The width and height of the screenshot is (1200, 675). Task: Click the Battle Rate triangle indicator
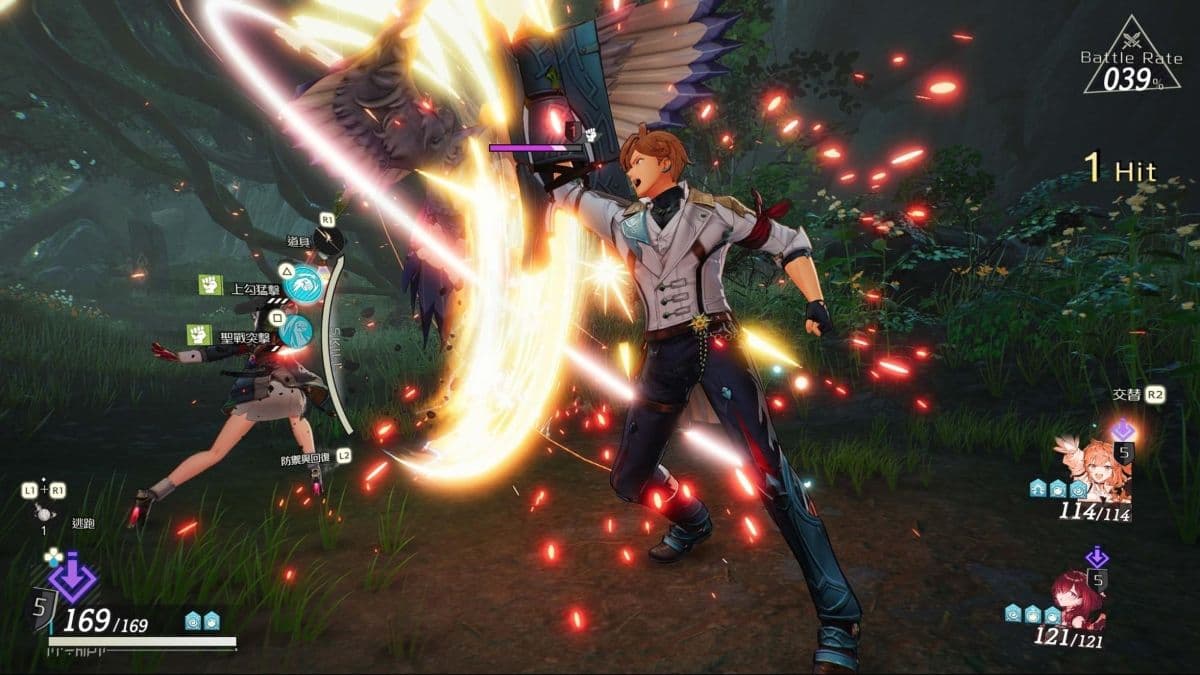click(1130, 58)
